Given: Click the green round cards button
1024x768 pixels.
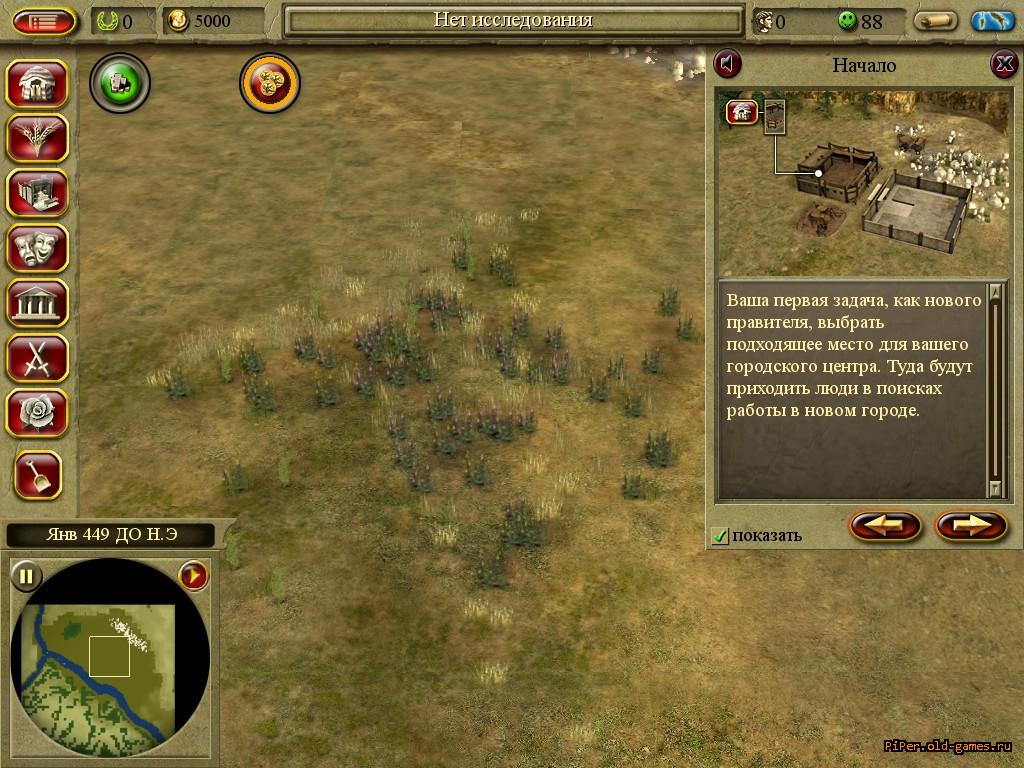Looking at the screenshot, I should 120,84.
